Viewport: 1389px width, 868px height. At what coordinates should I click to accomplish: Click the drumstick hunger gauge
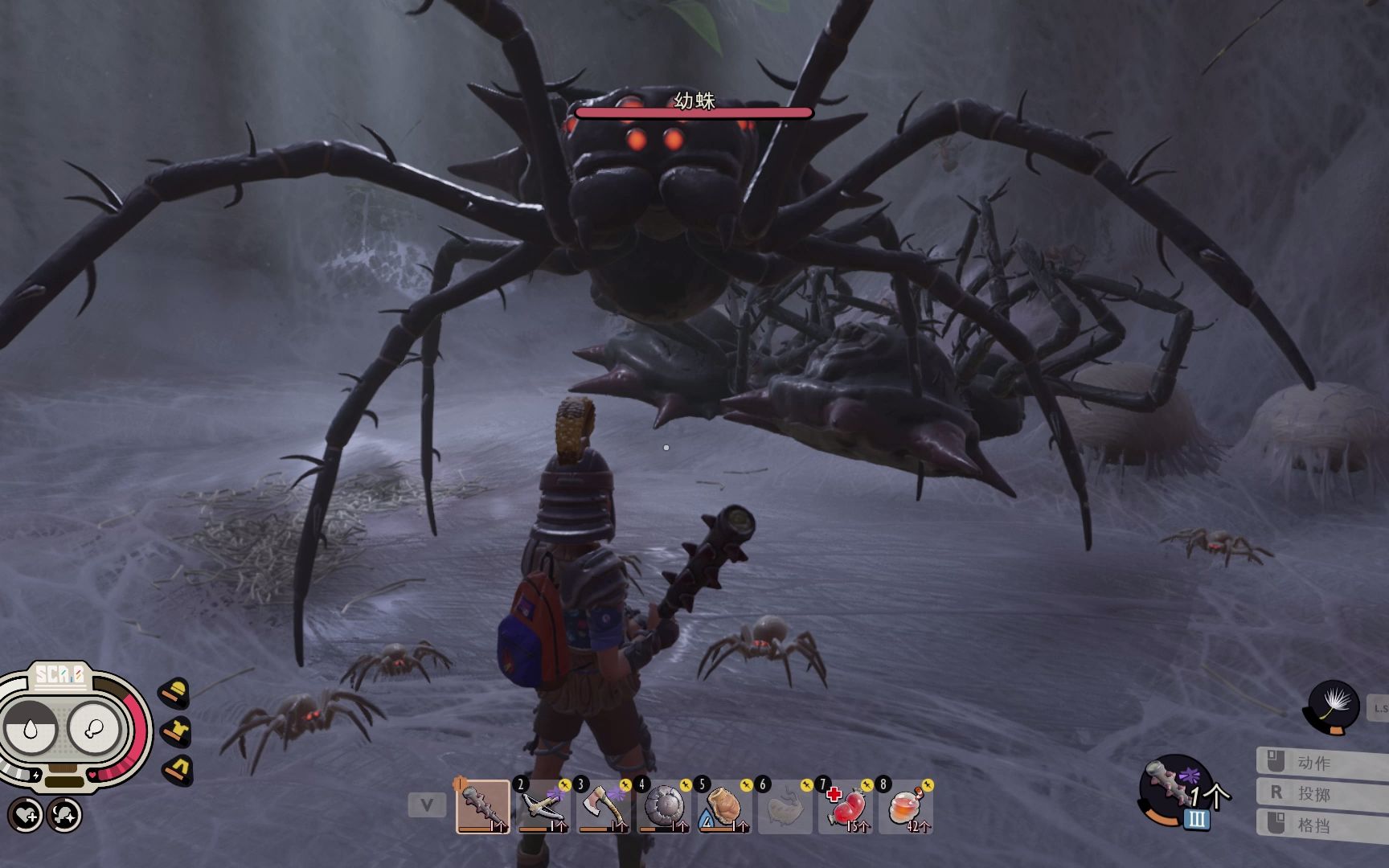95,728
